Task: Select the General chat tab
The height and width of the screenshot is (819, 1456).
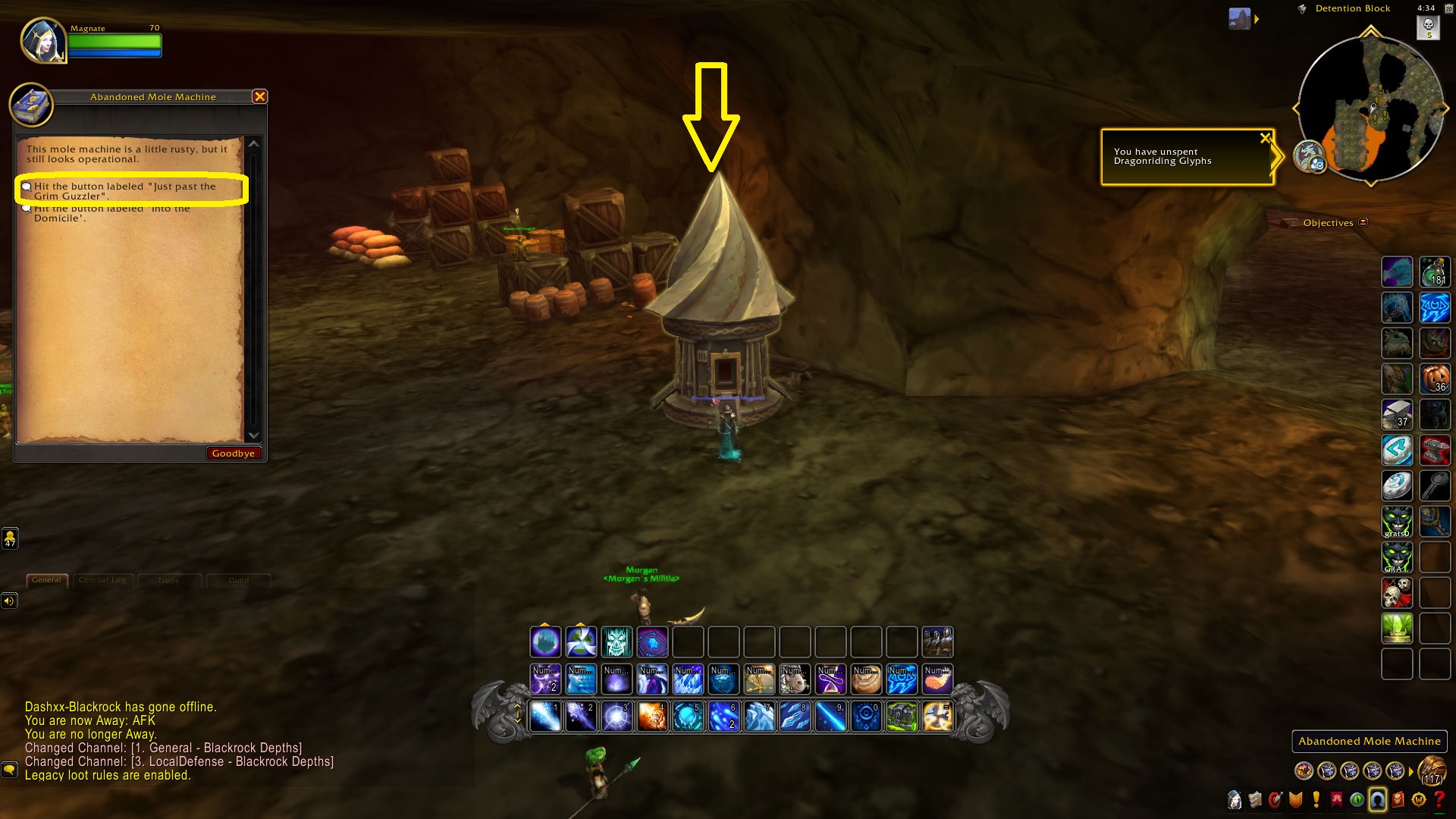Action: coord(47,580)
